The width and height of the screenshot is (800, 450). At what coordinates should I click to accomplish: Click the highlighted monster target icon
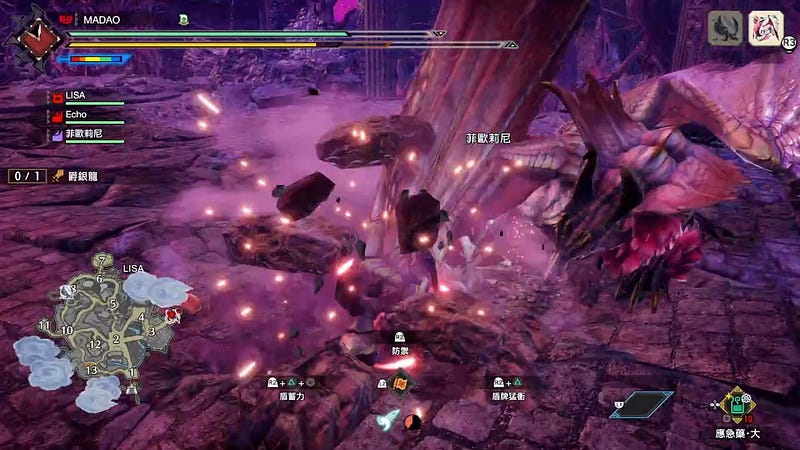(x=767, y=28)
